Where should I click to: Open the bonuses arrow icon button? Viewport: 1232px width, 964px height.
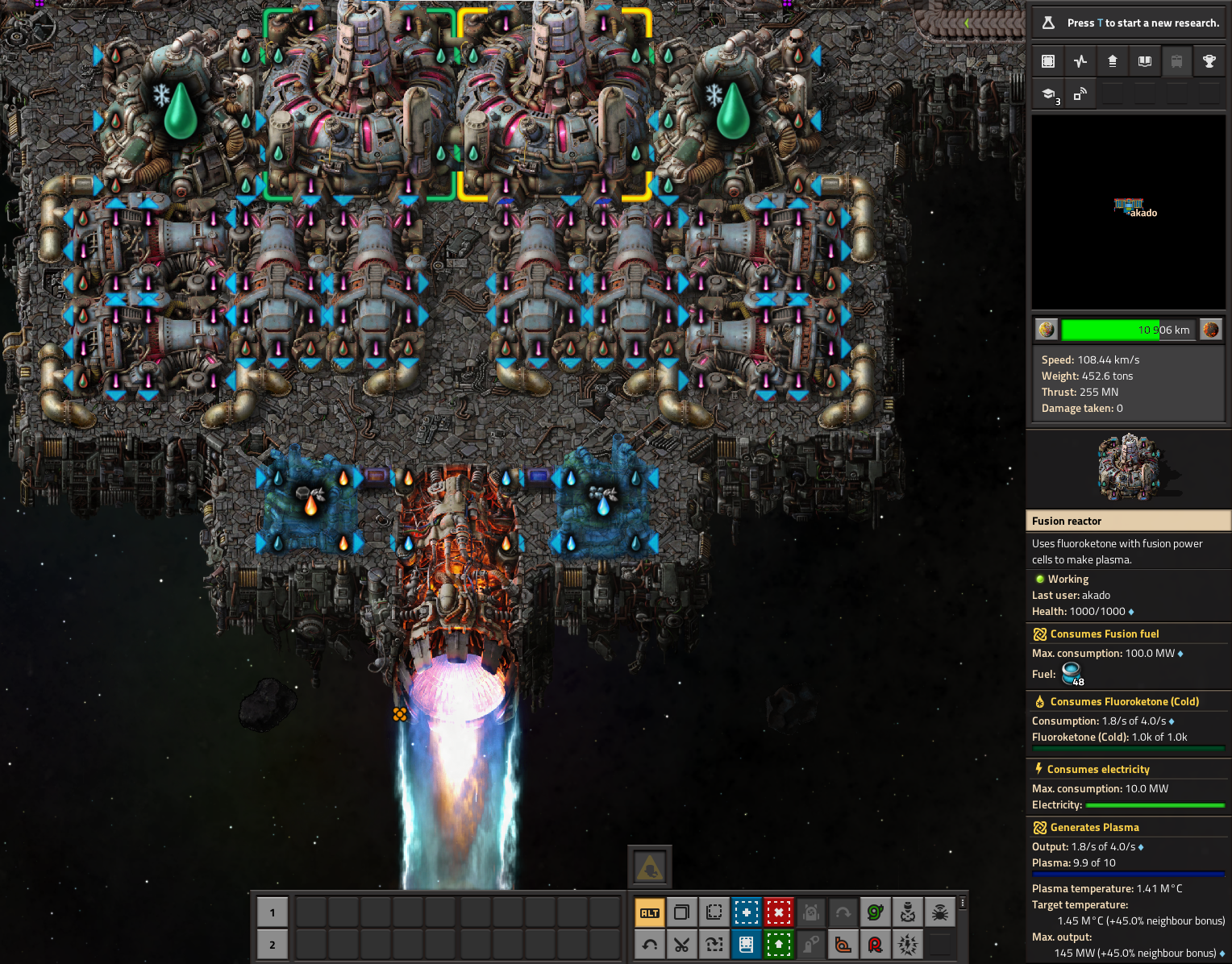click(x=1113, y=61)
